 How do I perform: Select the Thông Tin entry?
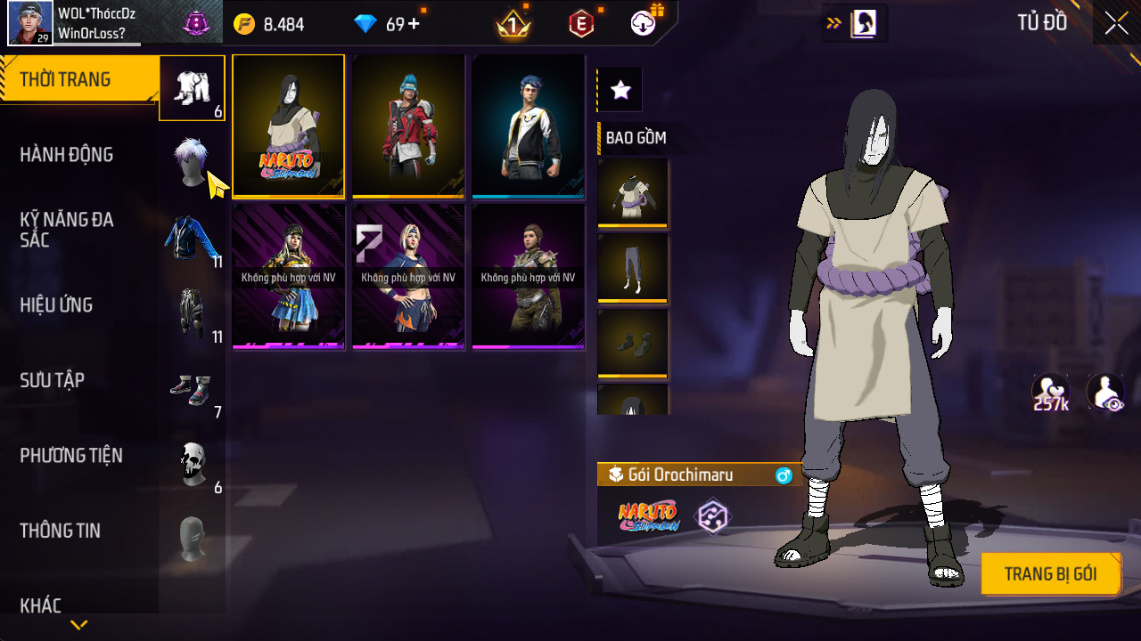(x=60, y=531)
